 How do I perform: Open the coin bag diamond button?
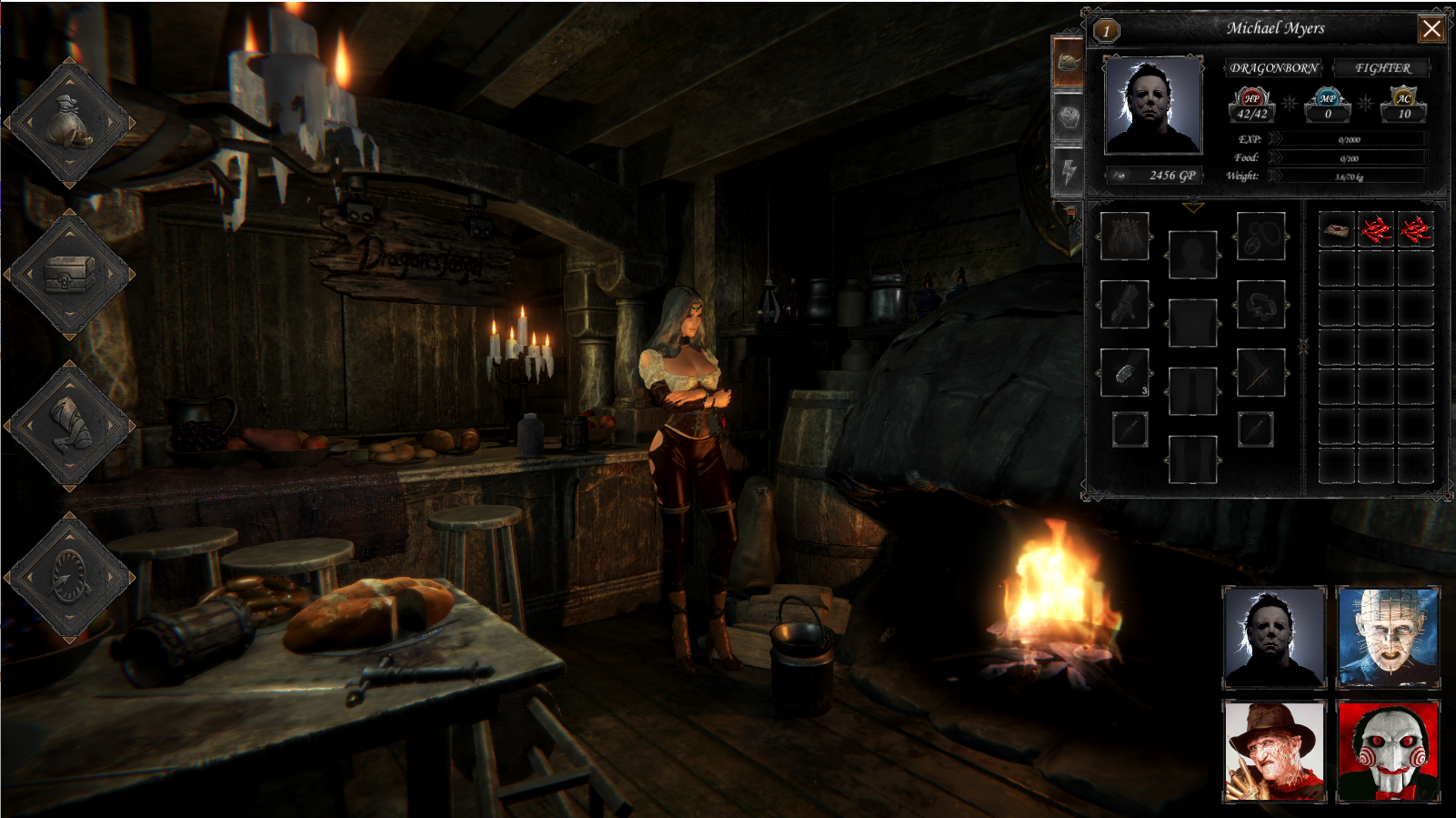[x=70, y=123]
